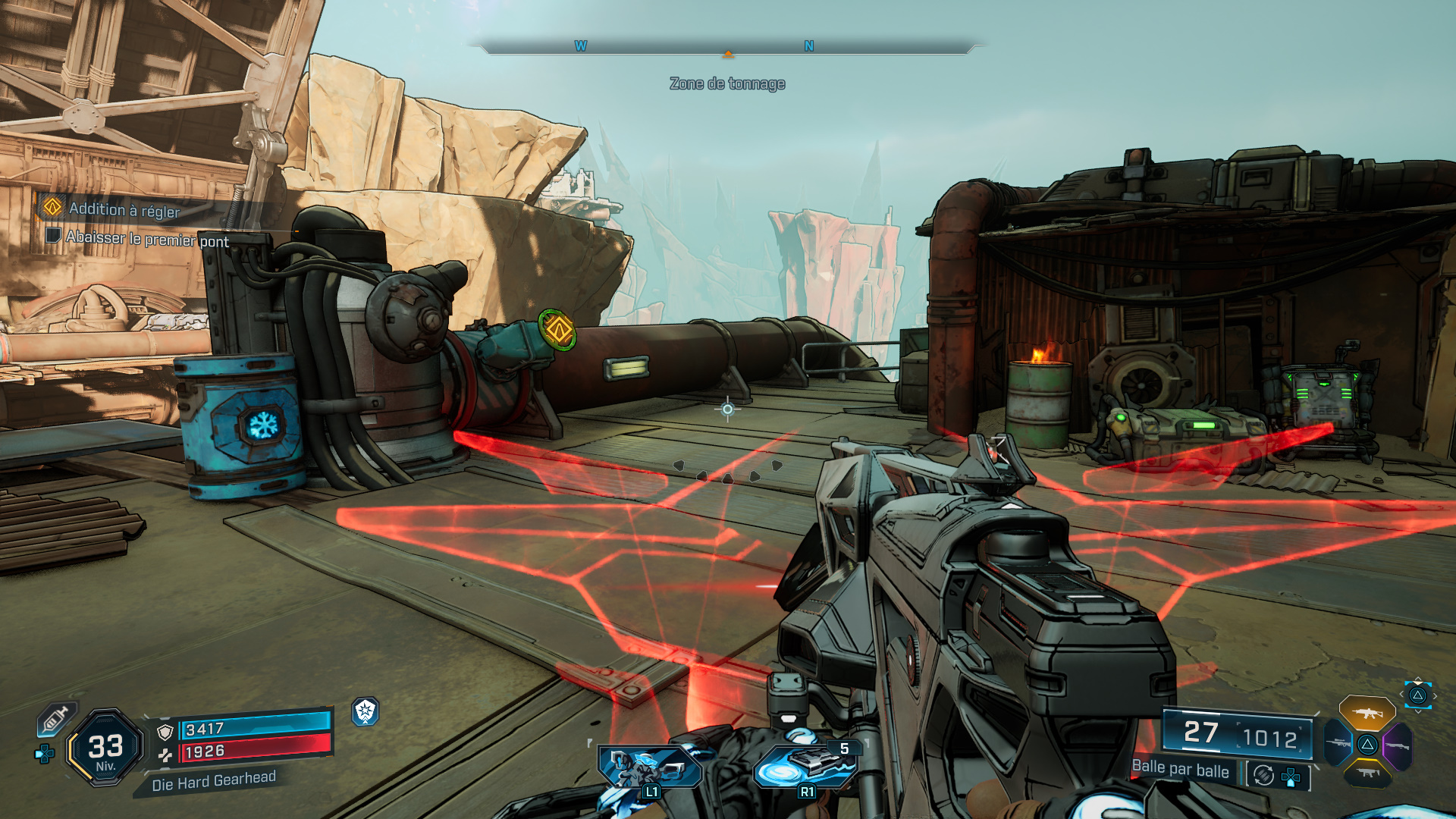Choose the yellow submachine gun slot

1367,773
